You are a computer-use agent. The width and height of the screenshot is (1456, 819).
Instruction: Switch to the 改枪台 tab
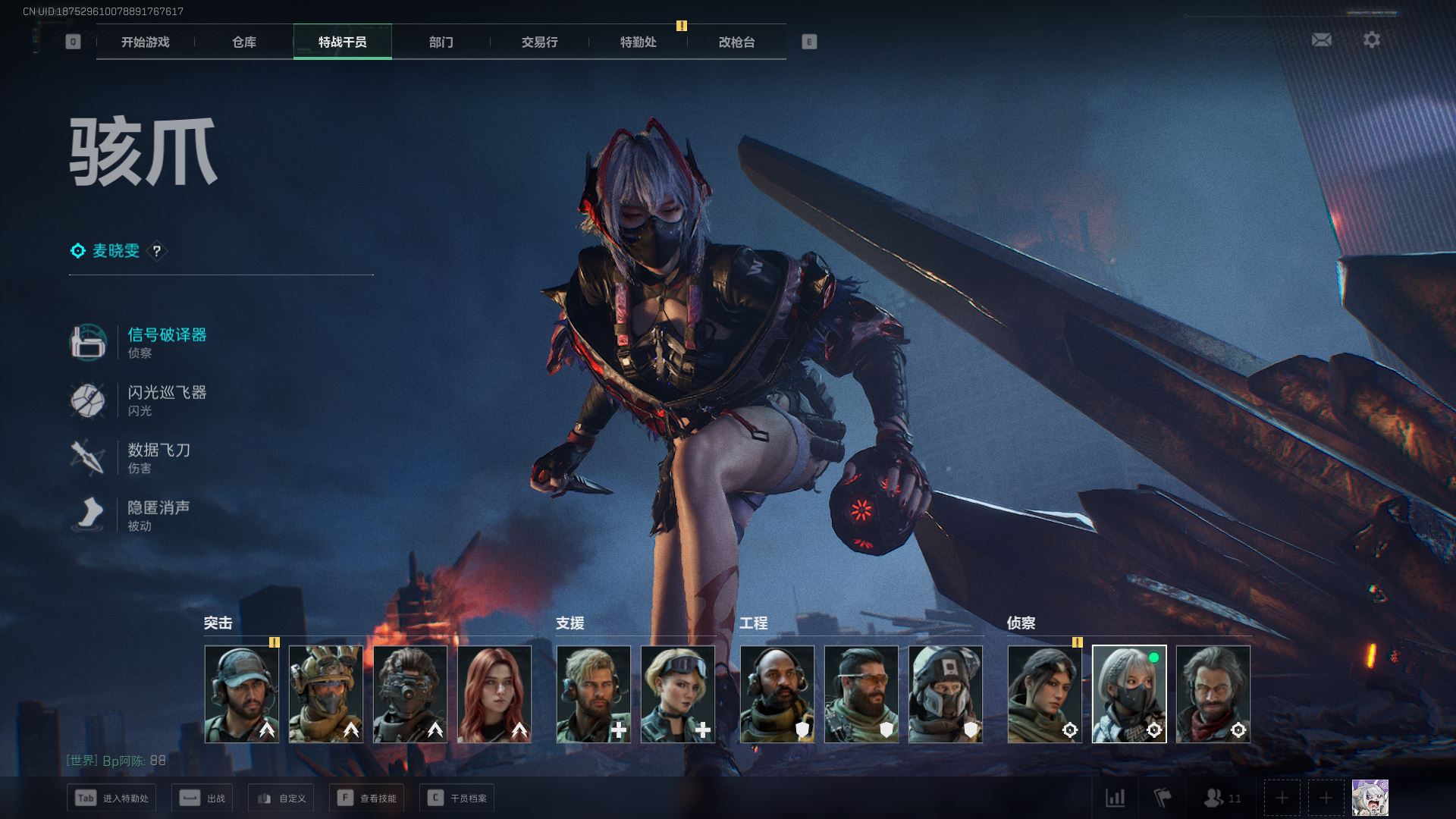(x=736, y=42)
